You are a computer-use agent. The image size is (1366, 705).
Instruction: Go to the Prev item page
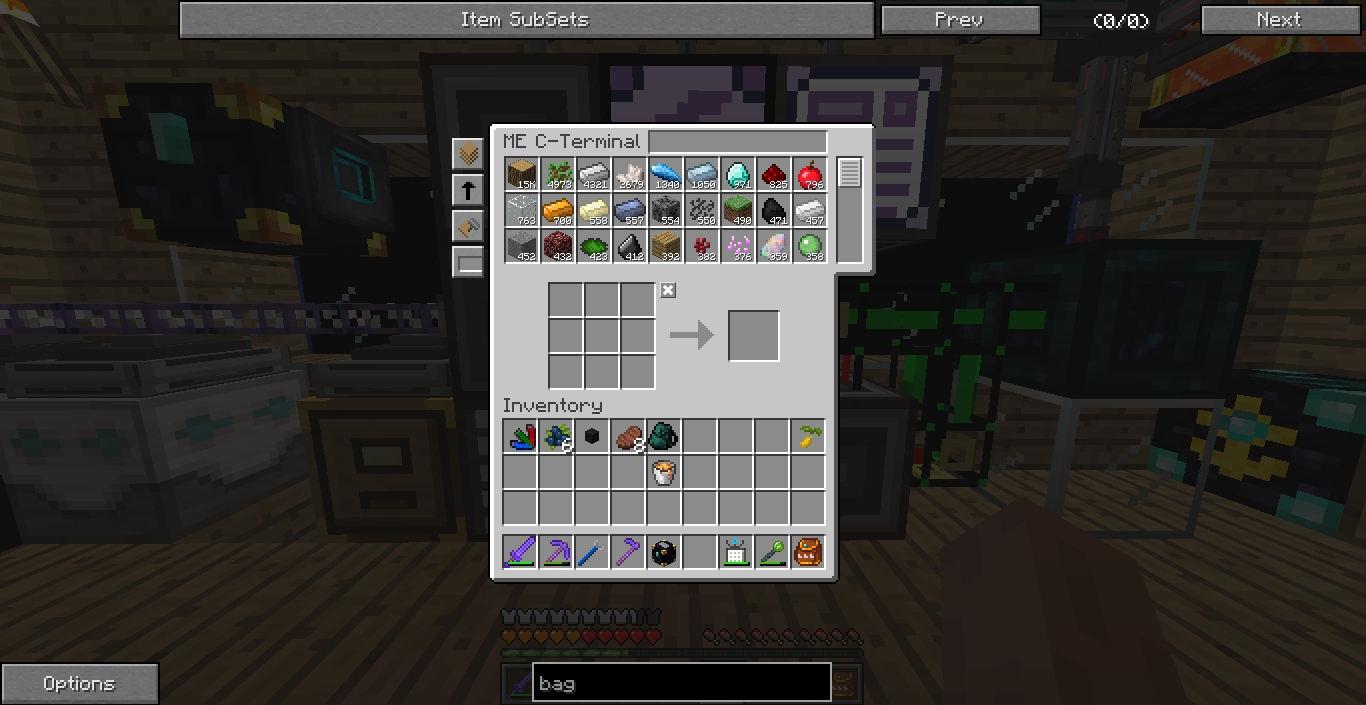[x=960, y=20]
